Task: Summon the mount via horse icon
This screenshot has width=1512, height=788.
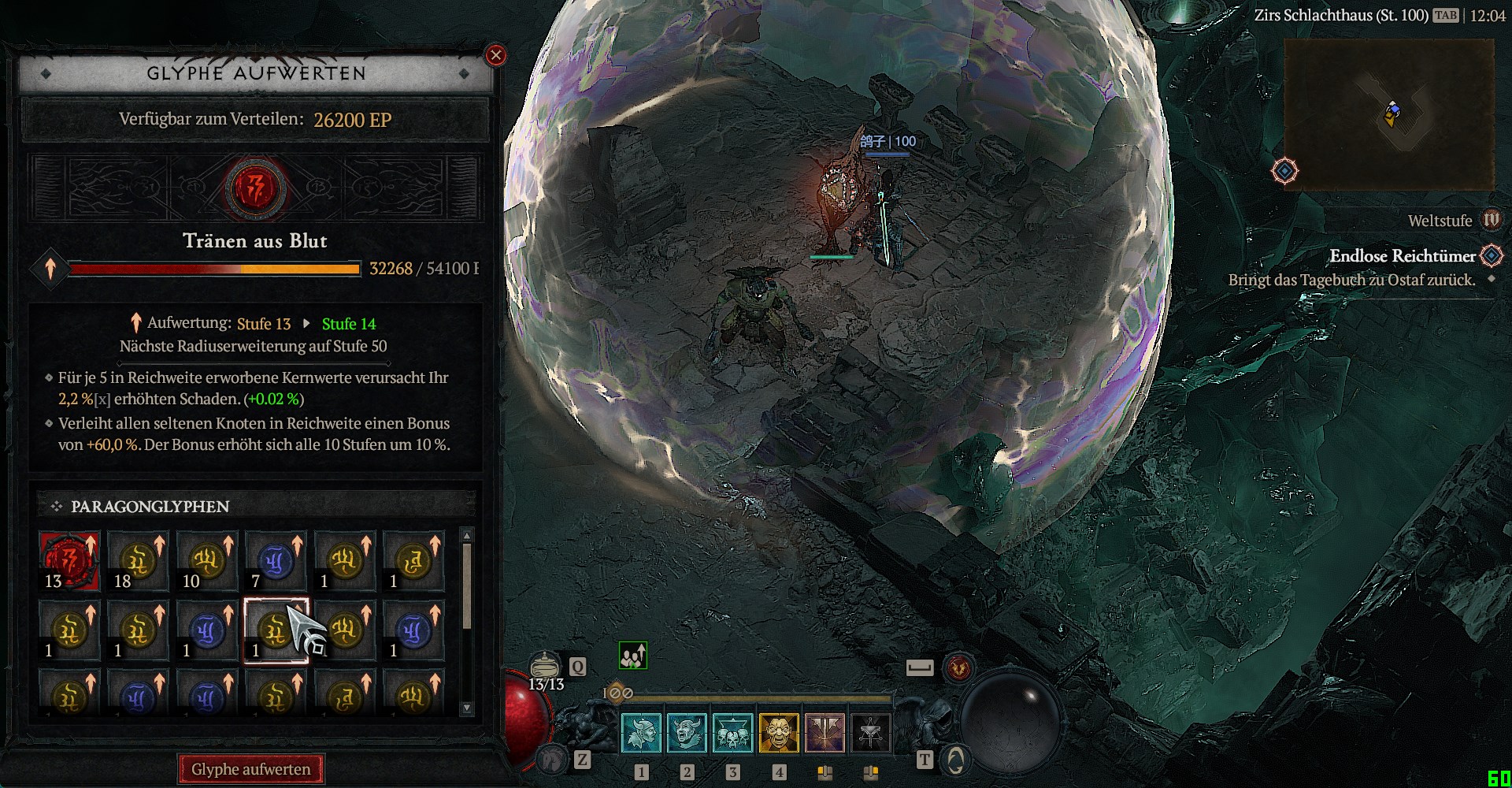Action: pyautogui.click(x=553, y=759)
